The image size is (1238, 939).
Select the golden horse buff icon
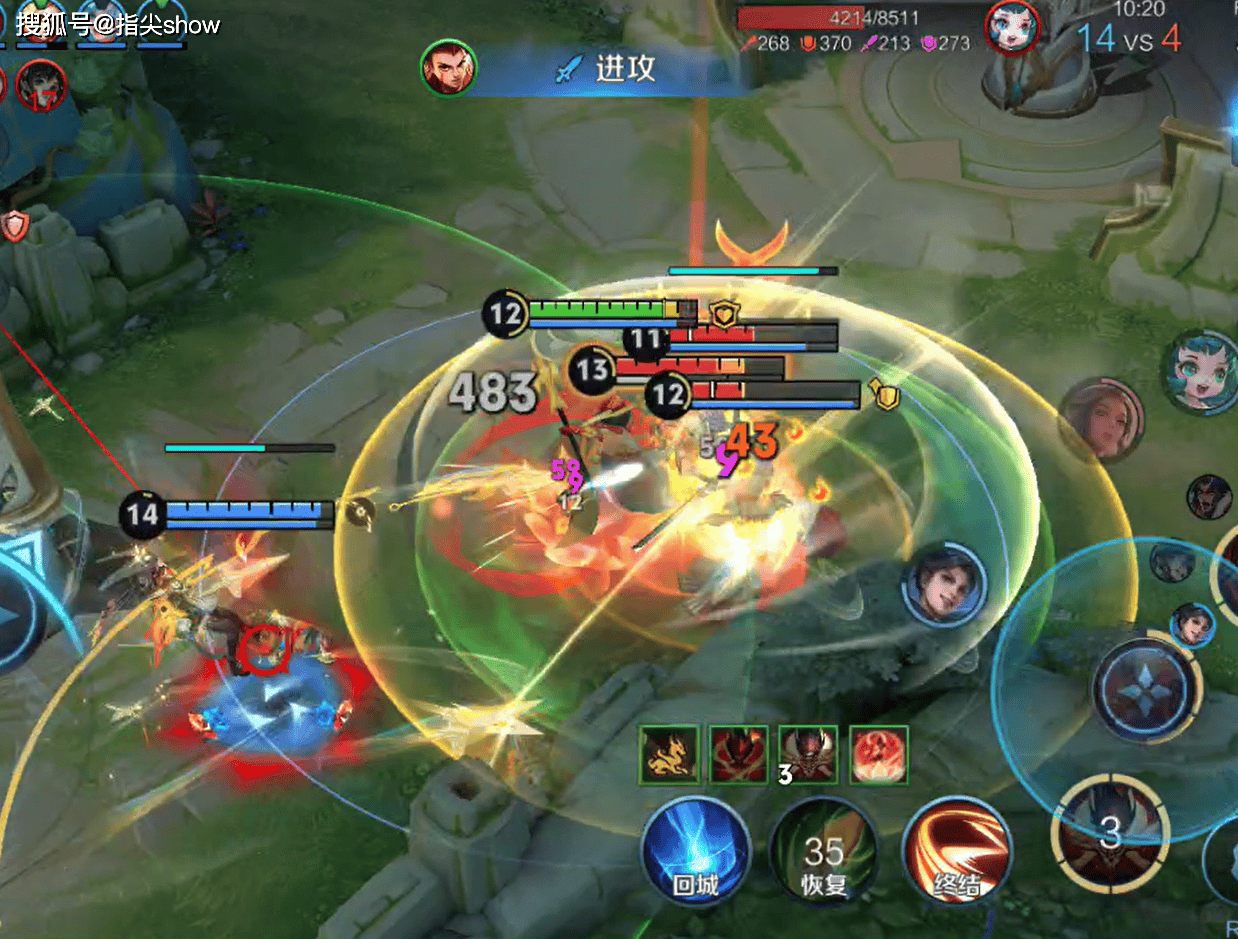[668, 755]
